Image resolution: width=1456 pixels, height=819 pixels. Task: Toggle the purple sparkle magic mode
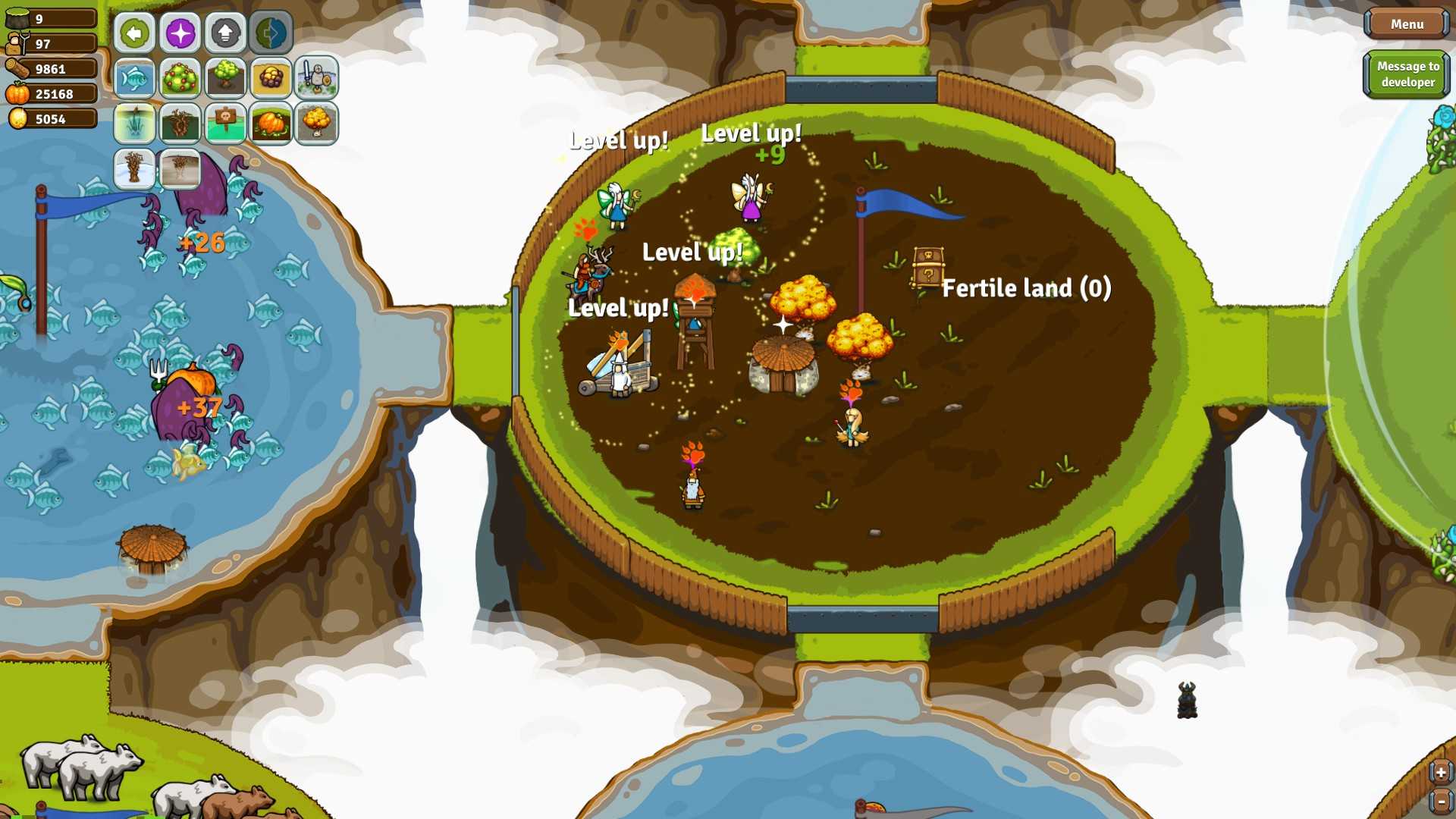(x=180, y=33)
